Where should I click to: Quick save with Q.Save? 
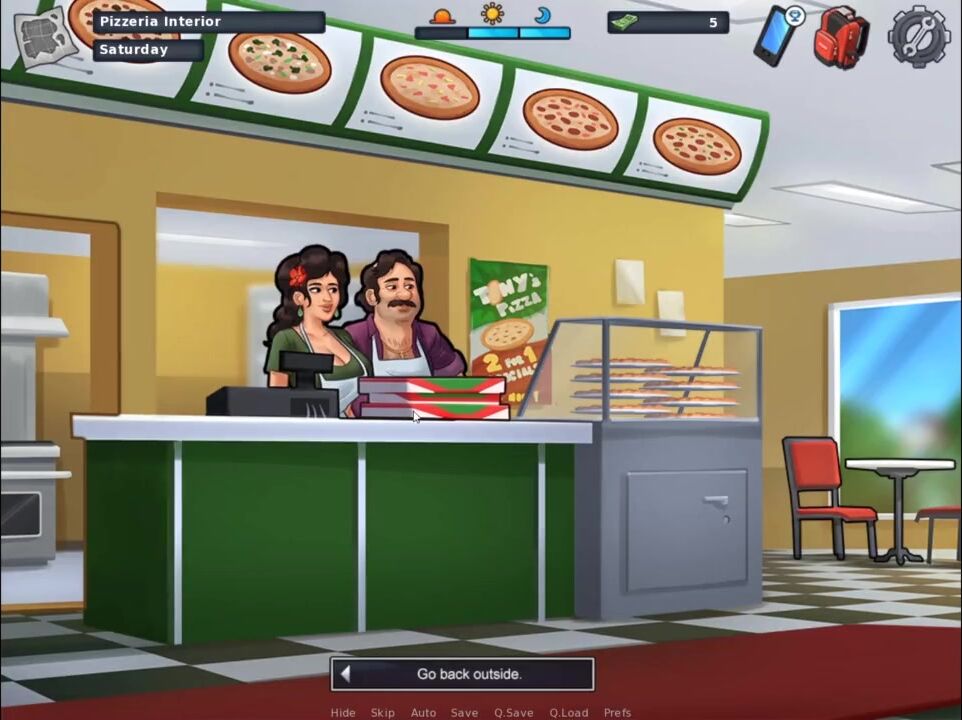tap(513, 713)
